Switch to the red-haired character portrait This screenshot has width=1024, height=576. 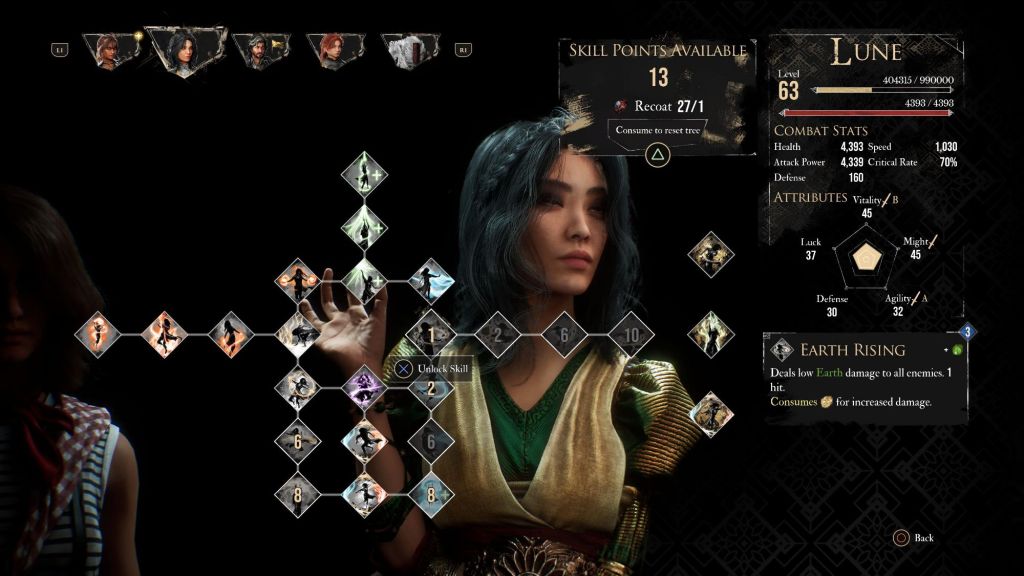335,50
